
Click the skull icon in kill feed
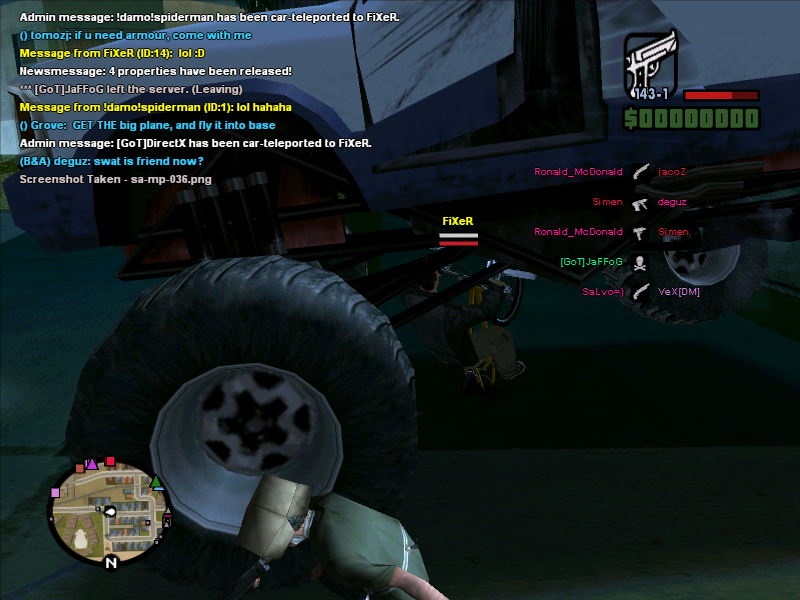[640, 262]
